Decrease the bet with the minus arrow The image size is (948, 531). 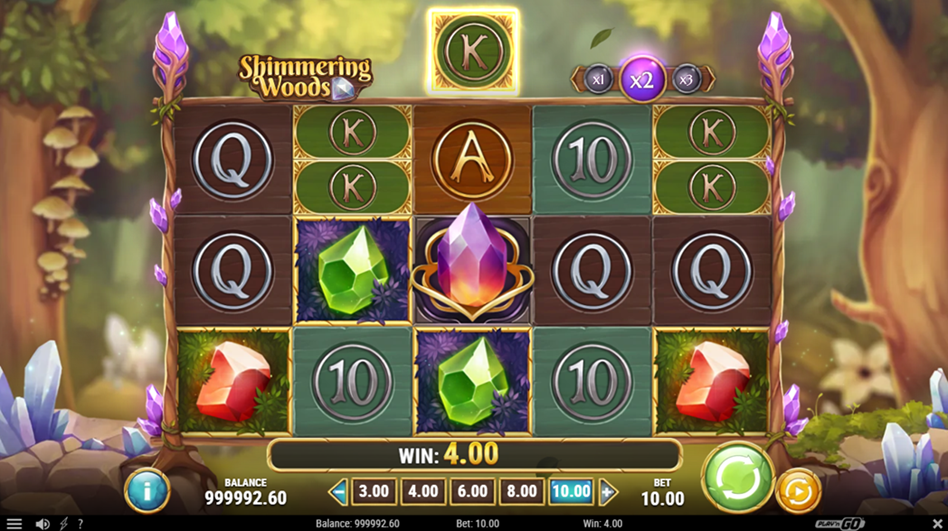coord(339,491)
